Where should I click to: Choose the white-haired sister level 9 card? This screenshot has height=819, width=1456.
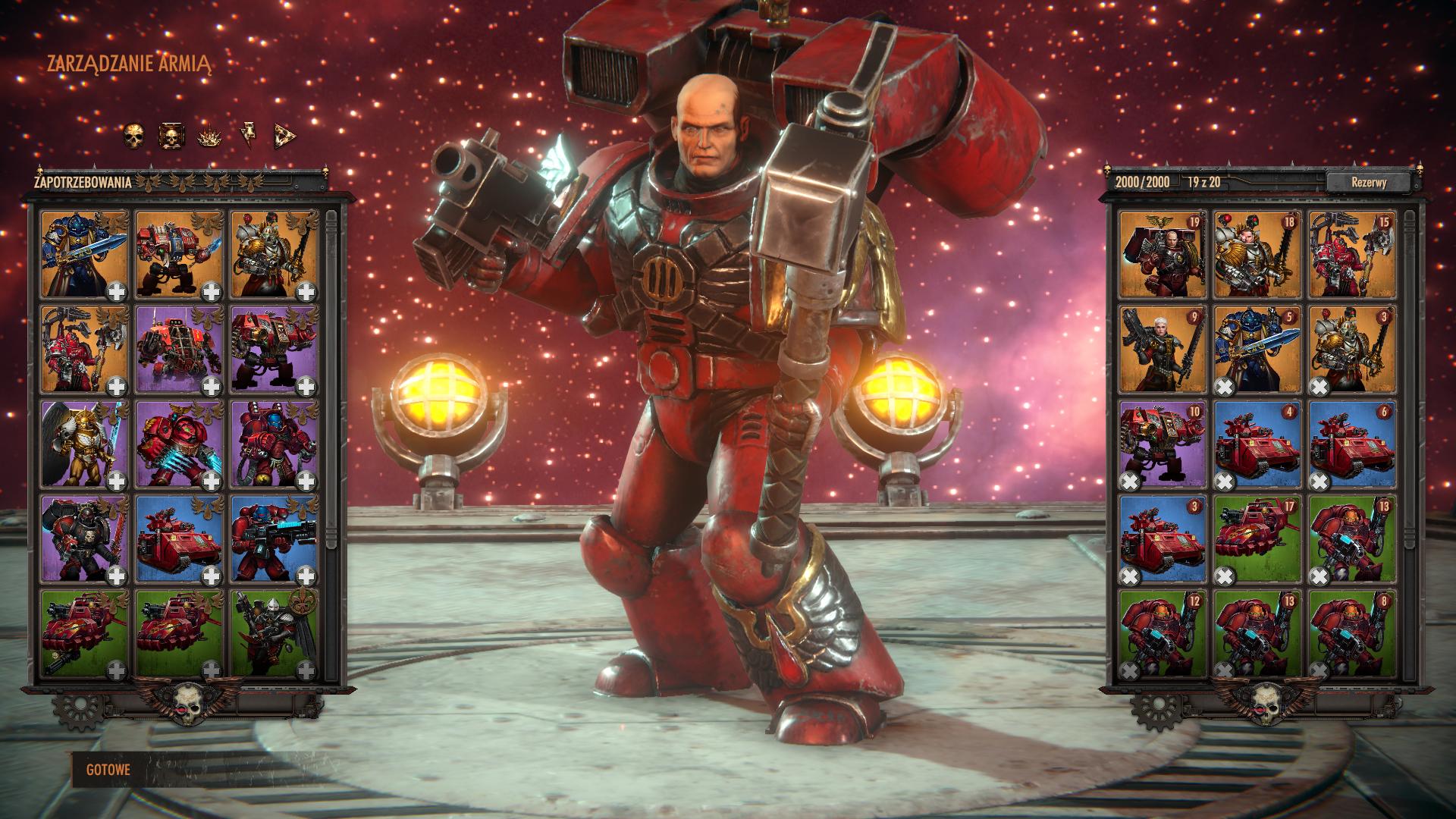1162,349
